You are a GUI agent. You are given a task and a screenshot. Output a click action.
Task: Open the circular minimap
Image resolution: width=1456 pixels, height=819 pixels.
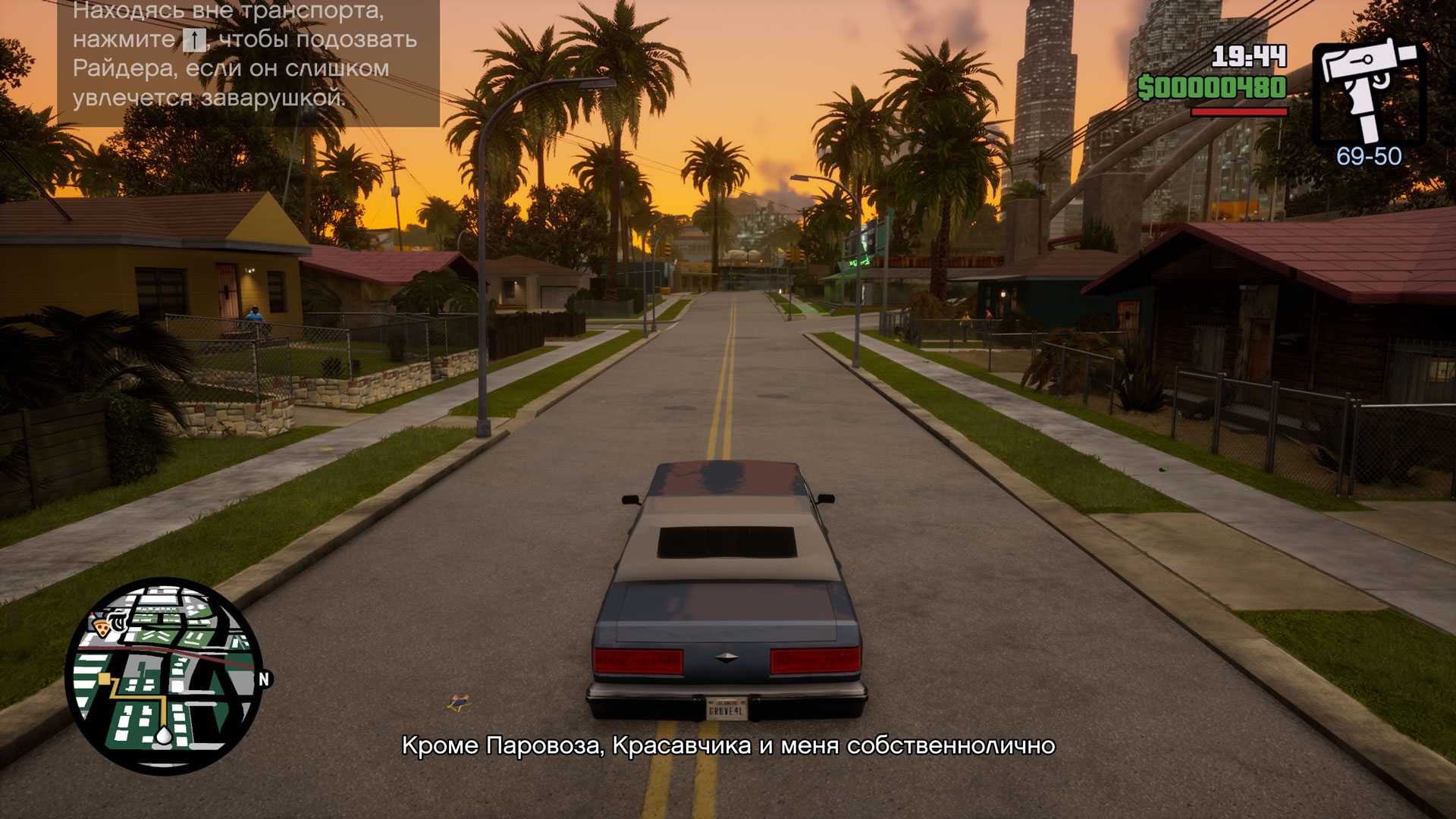(165, 676)
